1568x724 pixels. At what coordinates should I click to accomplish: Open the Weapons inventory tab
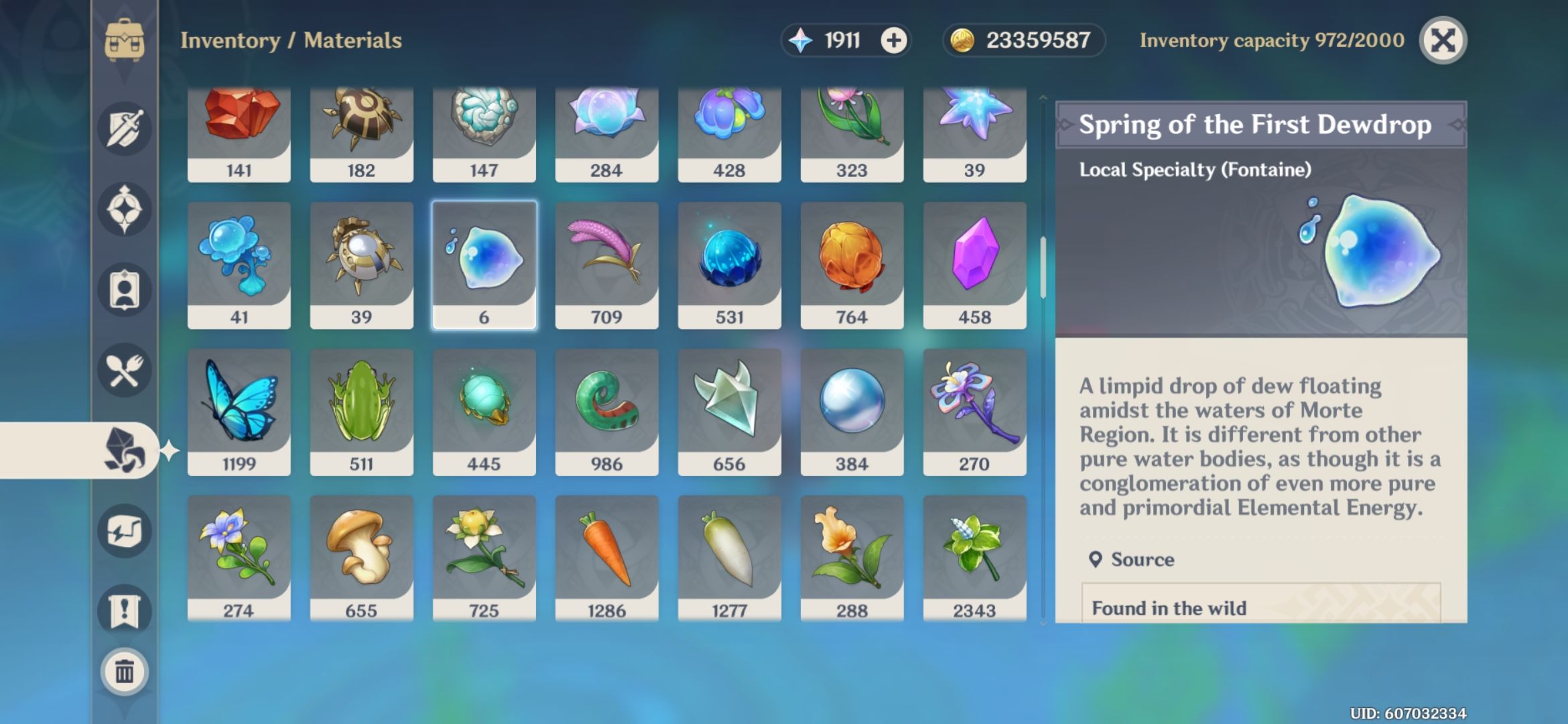pyautogui.click(x=124, y=127)
